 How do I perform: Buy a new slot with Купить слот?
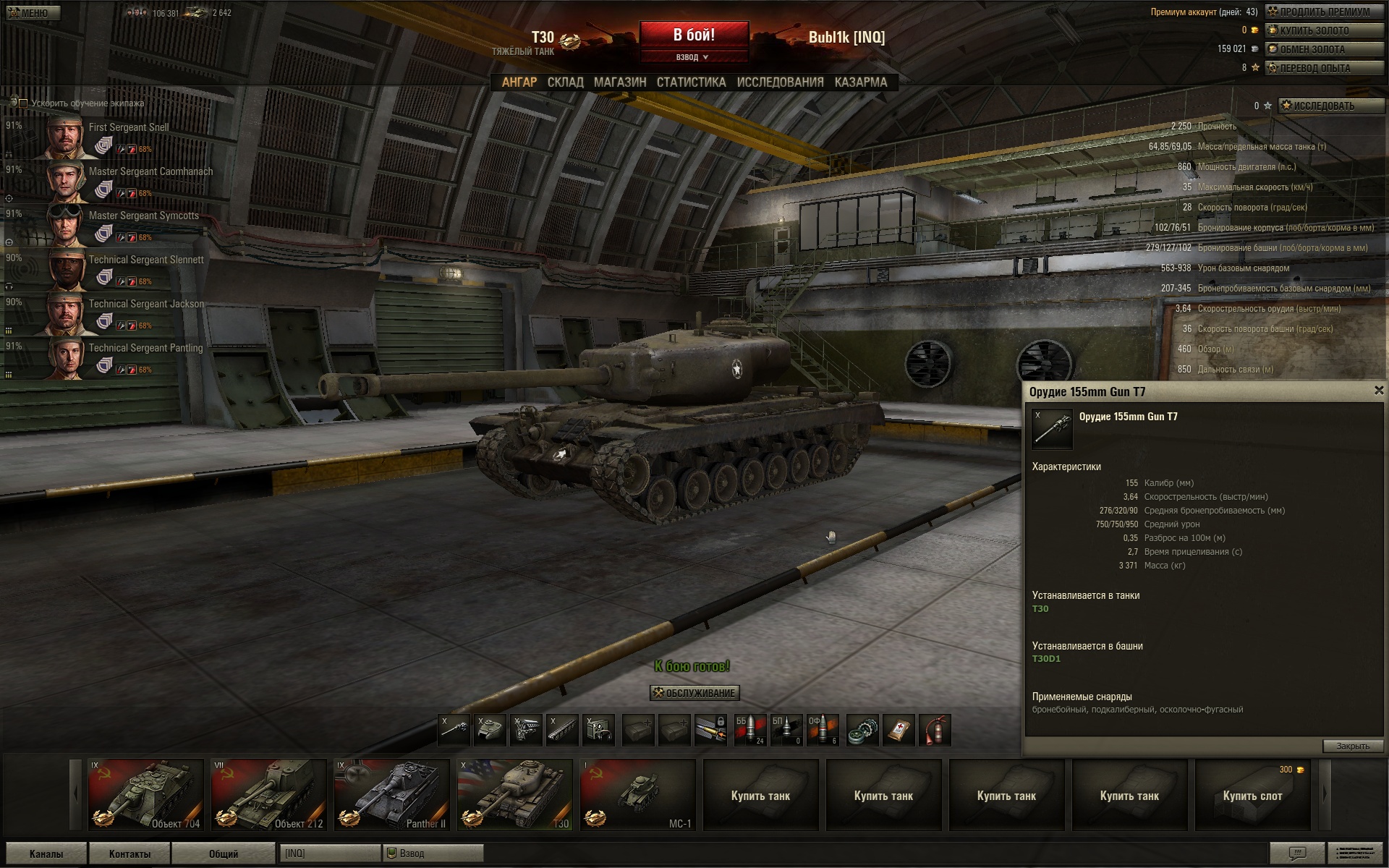[x=1252, y=795]
